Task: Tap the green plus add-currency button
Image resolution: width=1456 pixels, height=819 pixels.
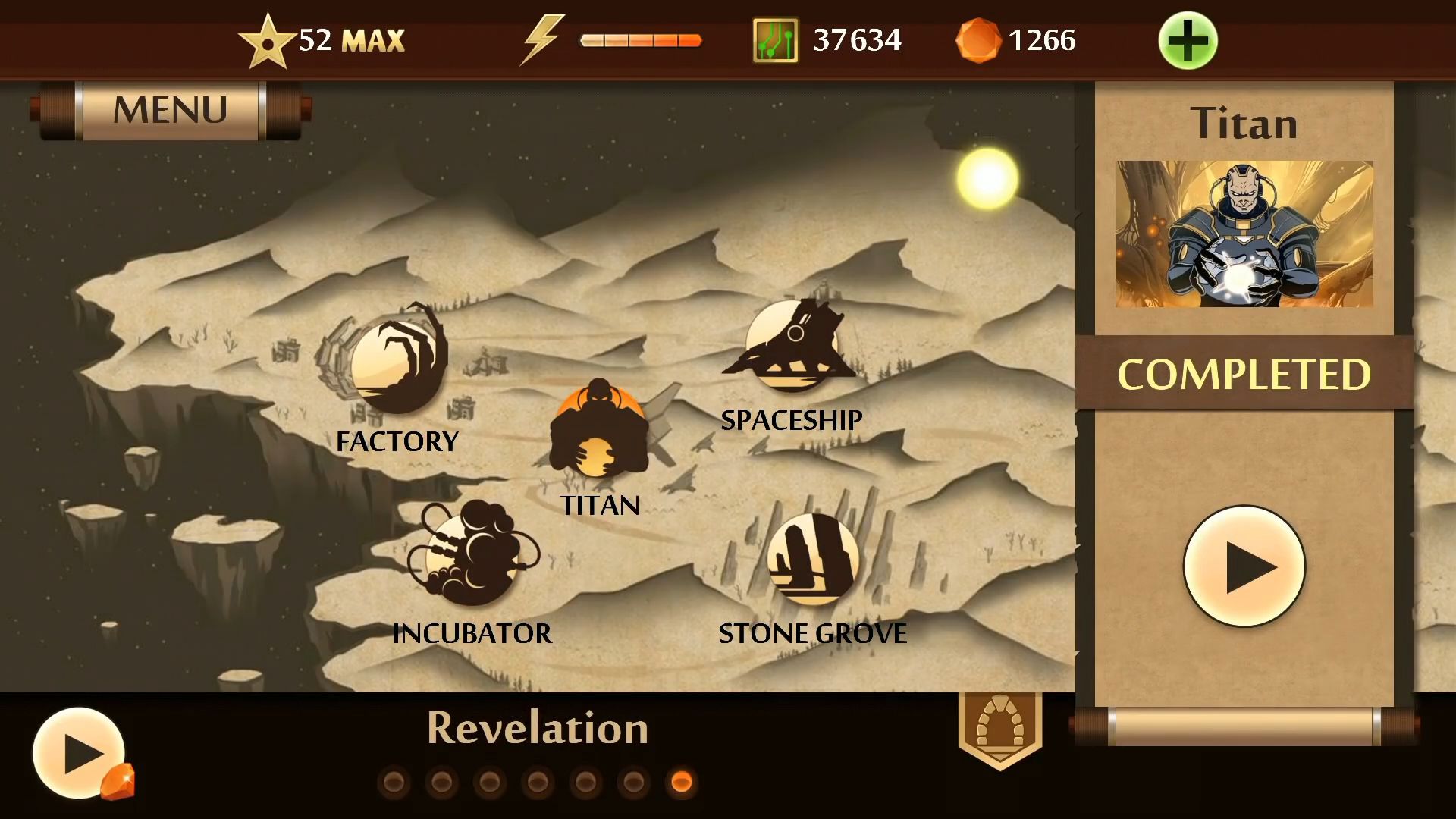Action: [1188, 41]
